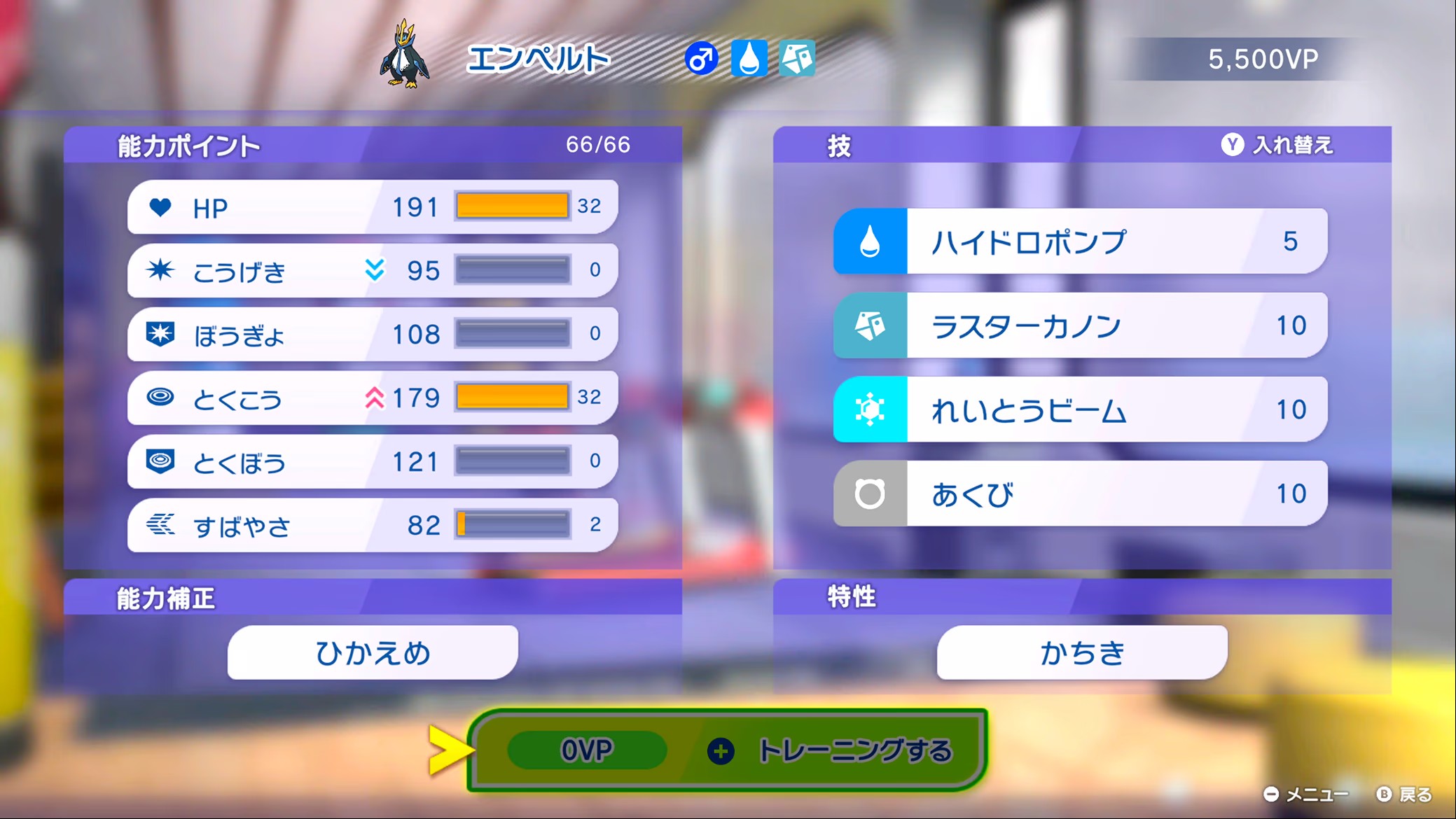Click the male gender icon beside the name

[x=700, y=59]
